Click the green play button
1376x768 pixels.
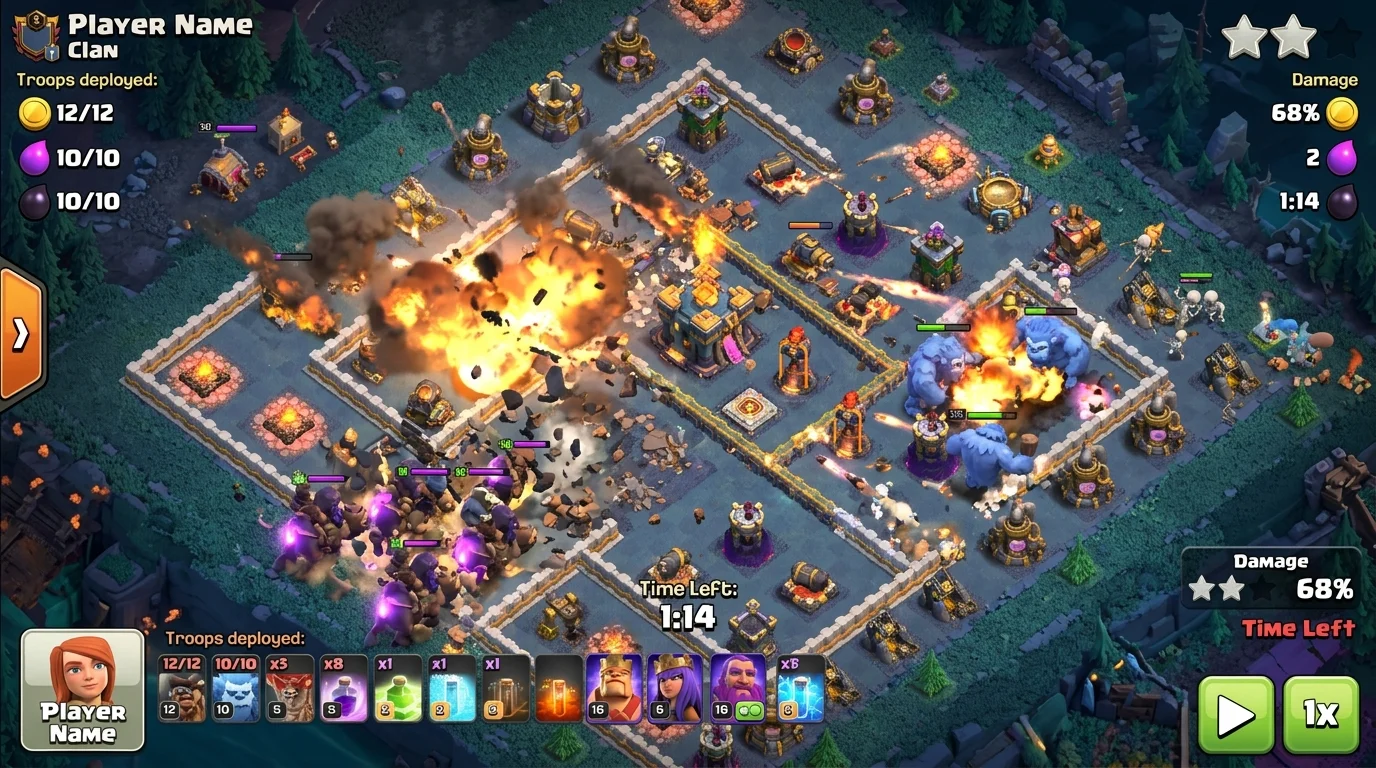[x=1235, y=714]
